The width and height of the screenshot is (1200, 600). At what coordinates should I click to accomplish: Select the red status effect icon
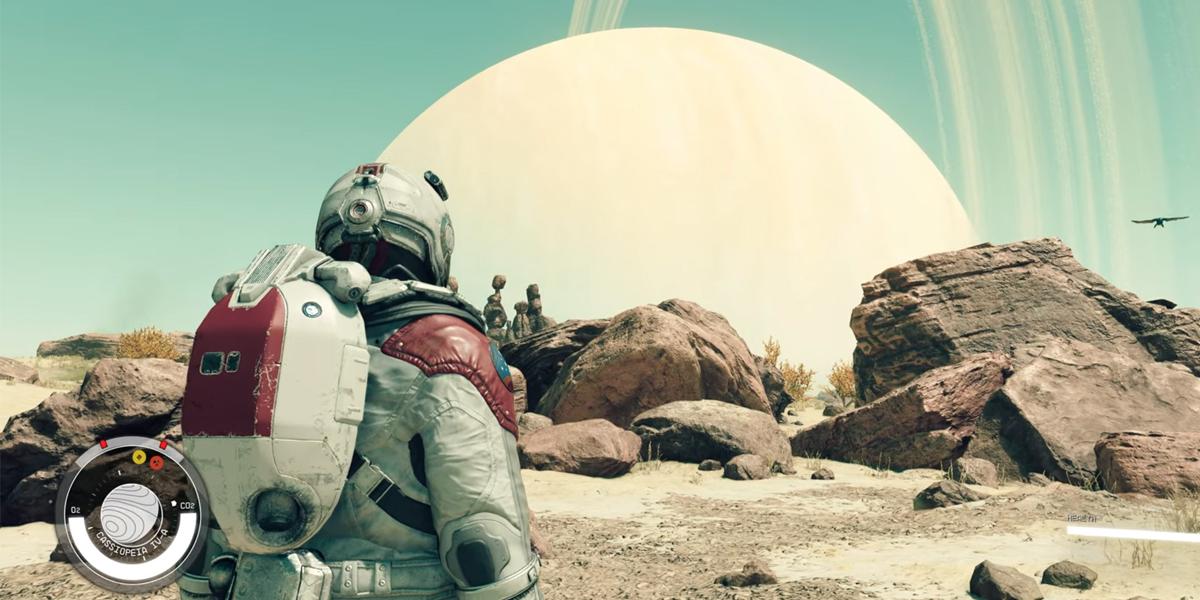pyautogui.click(x=156, y=463)
